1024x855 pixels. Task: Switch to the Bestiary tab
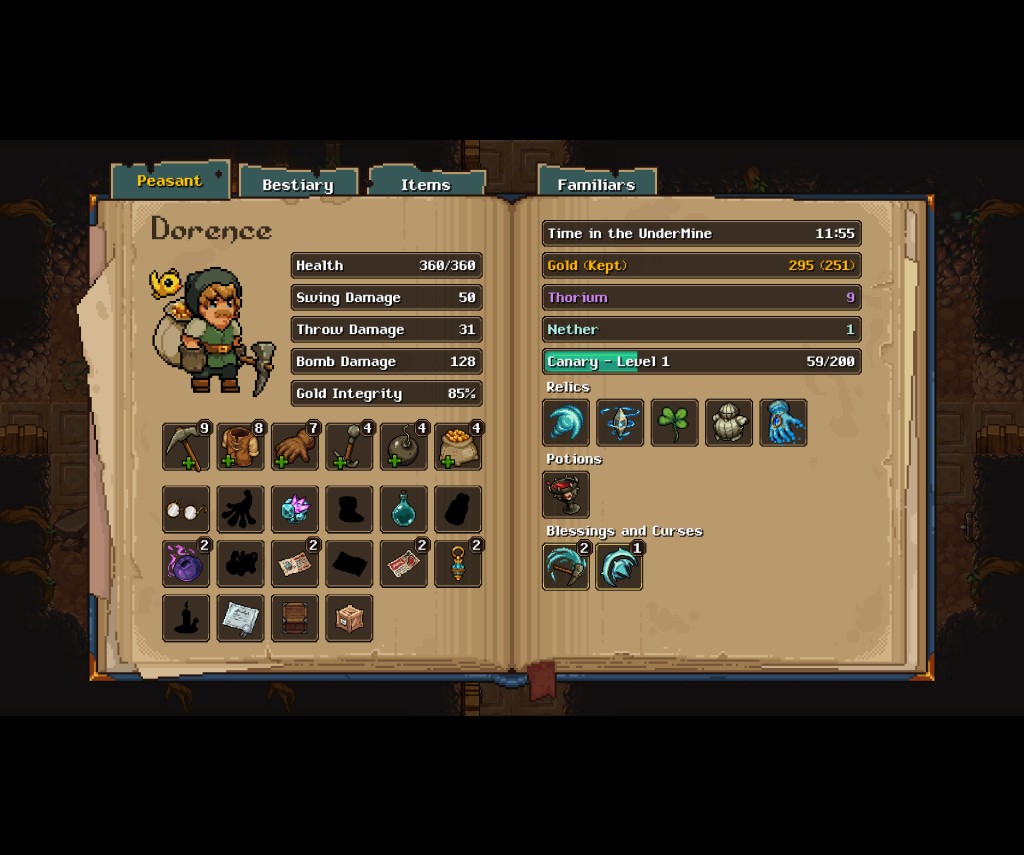point(298,184)
